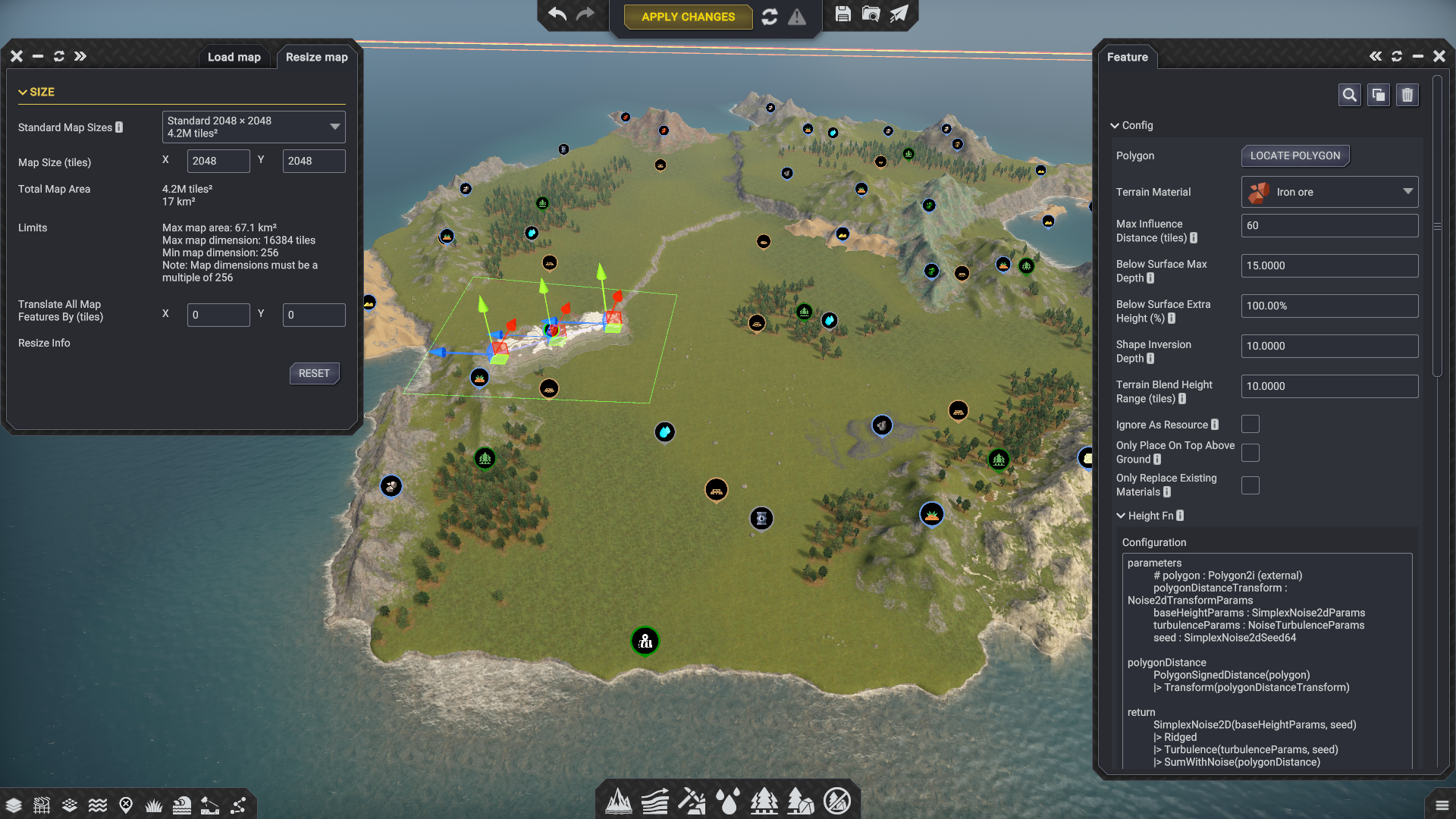Redo the last undone edit
The image size is (1456, 819).
point(585,15)
